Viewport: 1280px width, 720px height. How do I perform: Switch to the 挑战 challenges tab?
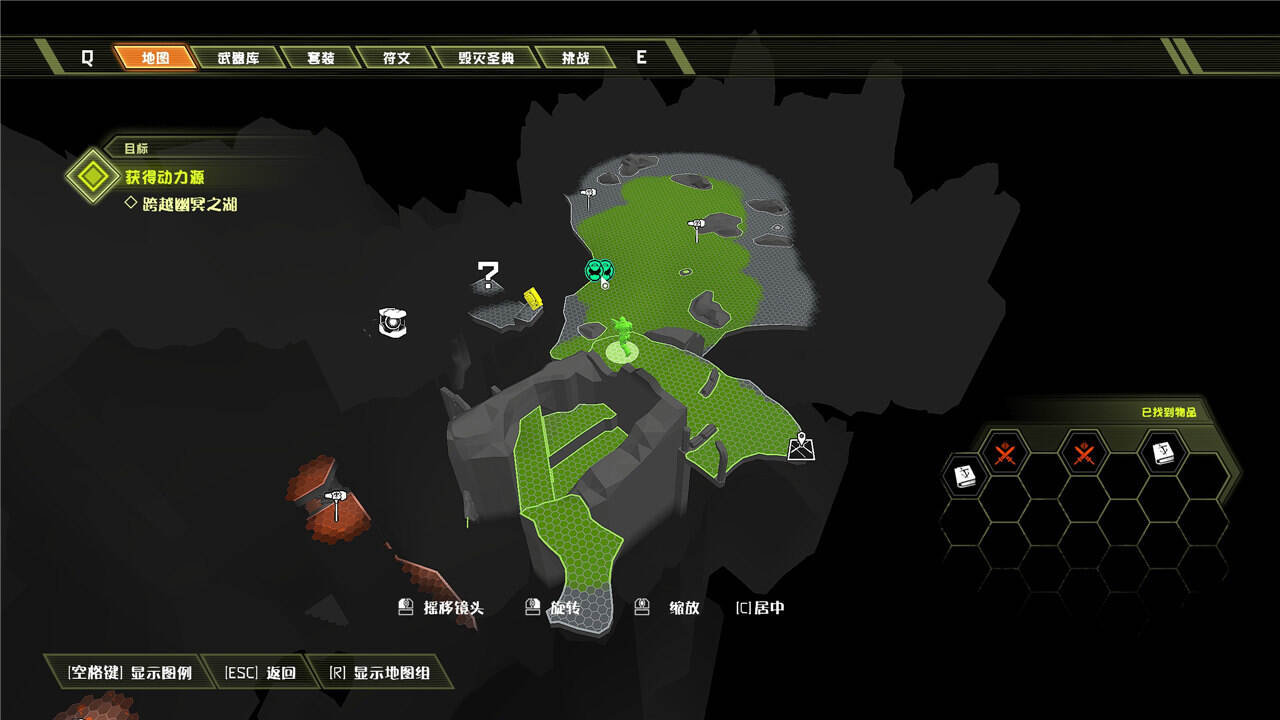click(x=575, y=57)
